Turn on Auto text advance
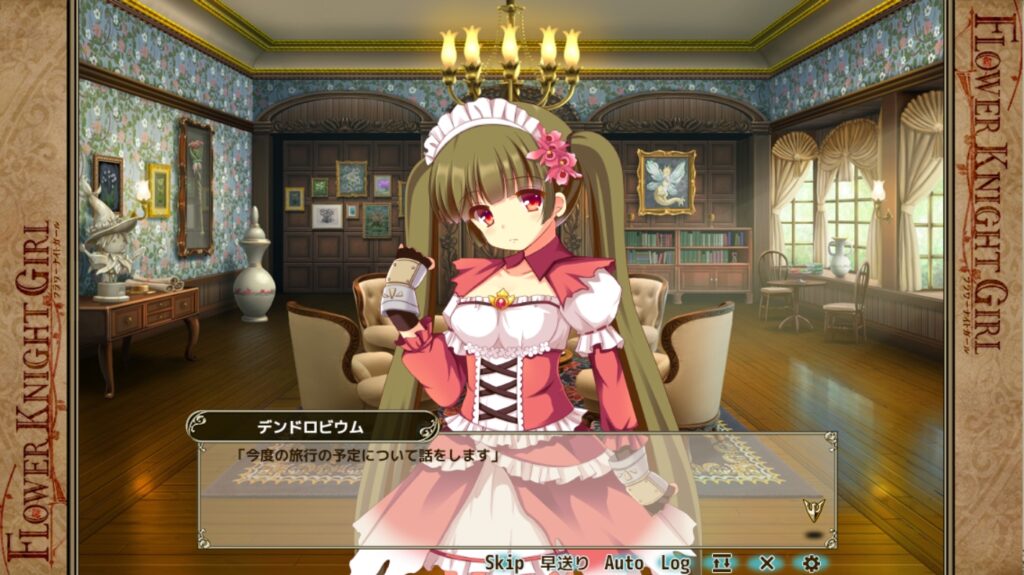 (624, 563)
